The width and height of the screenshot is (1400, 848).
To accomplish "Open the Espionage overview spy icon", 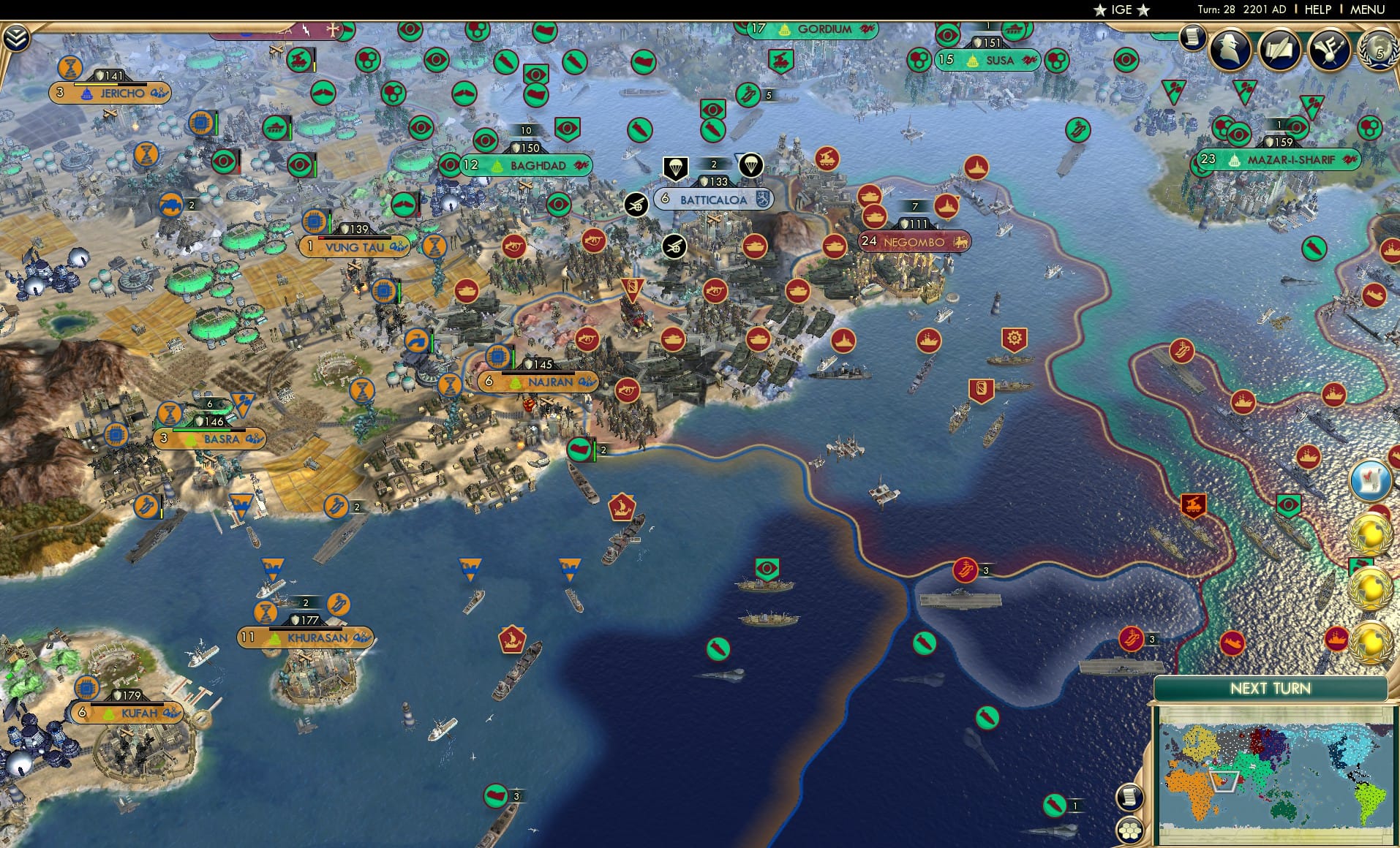I will pos(1230,50).
